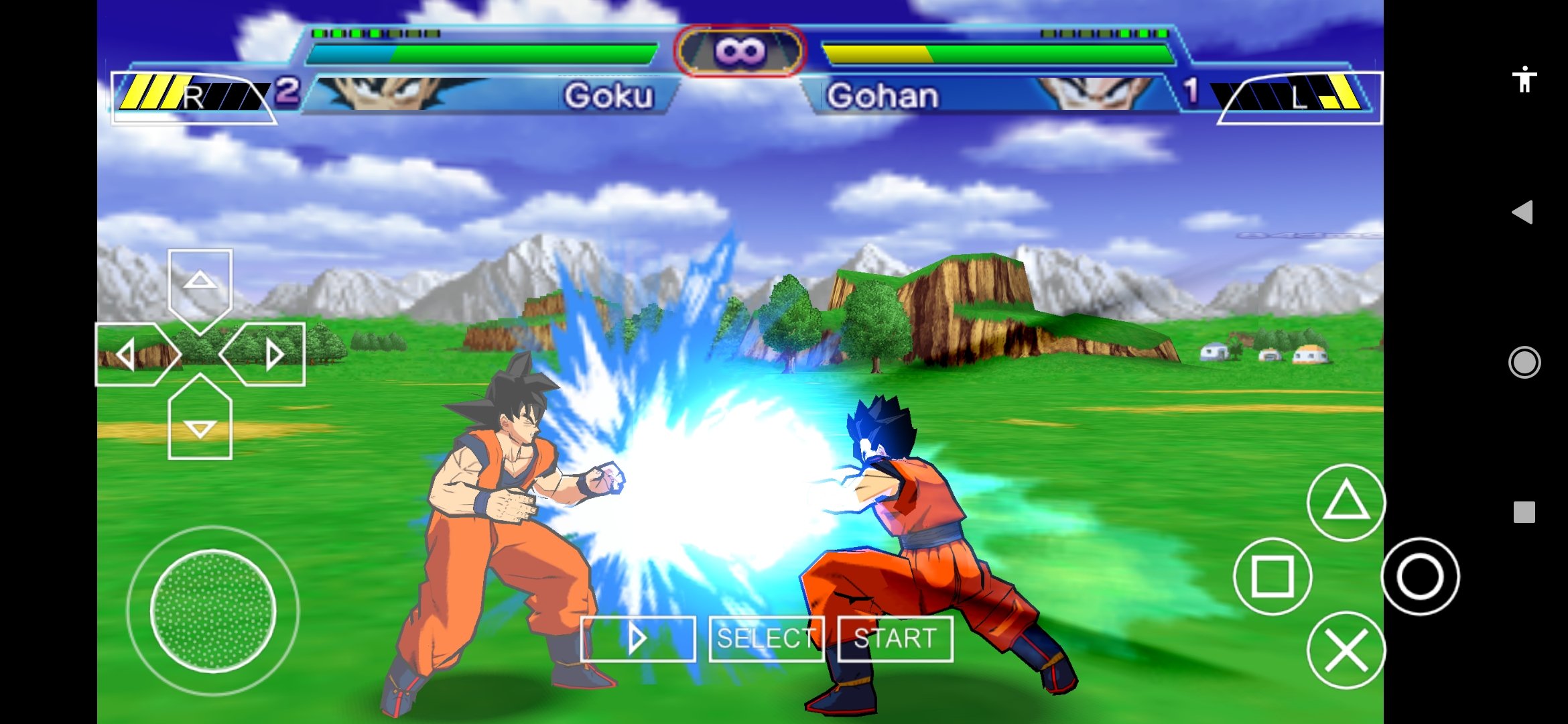
Task: Open the Android accessibility shortcut
Action: point(1524,80)
